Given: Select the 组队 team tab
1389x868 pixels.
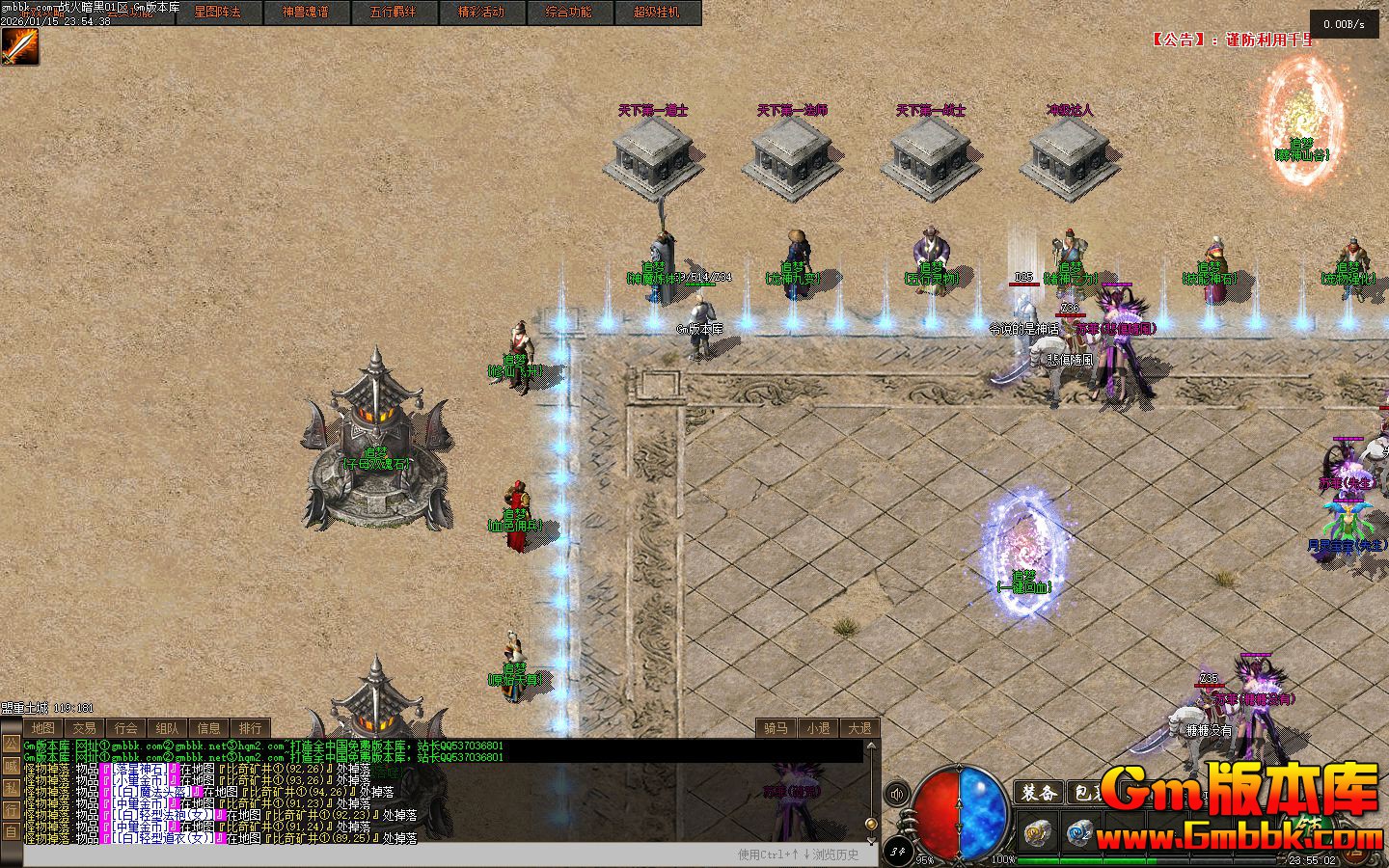Looking at the screenshot, I should coord(167,728).
